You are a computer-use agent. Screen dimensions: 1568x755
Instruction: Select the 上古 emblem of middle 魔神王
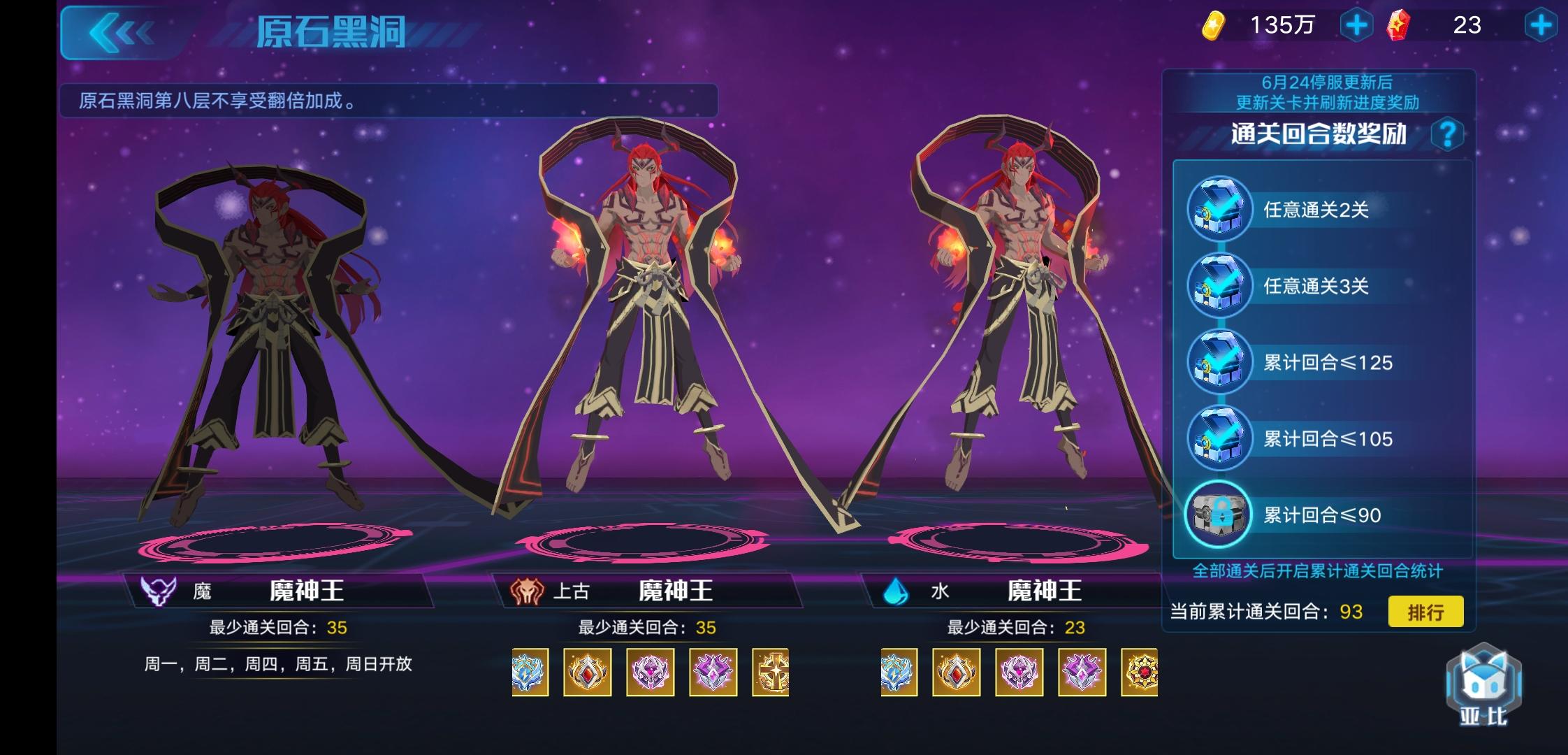pyautogui.click(x=528, y=589)
